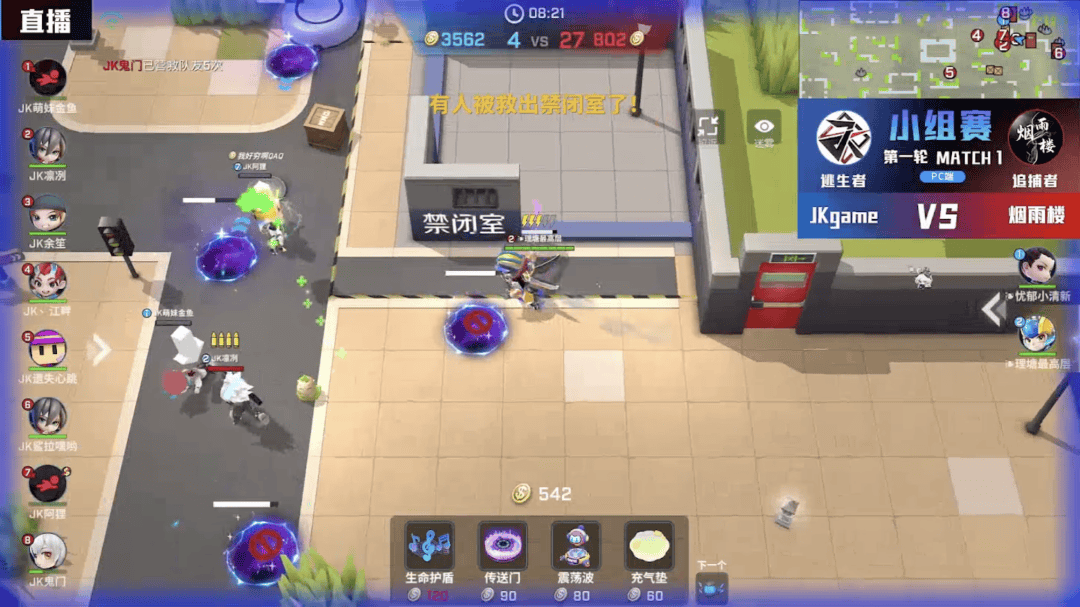Toggle the eye-shaped fog view button
Screen dimensions: 1080x607
coord(764,127)
